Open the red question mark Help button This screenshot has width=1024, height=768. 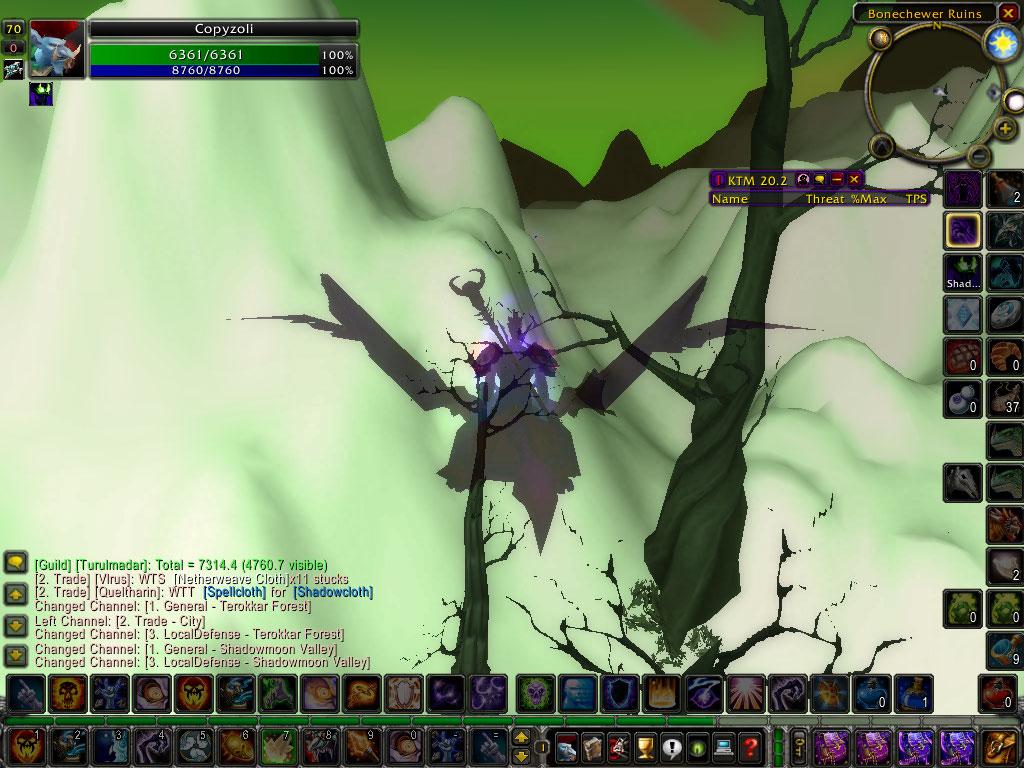pyautogui.click(x=750, y=747)
